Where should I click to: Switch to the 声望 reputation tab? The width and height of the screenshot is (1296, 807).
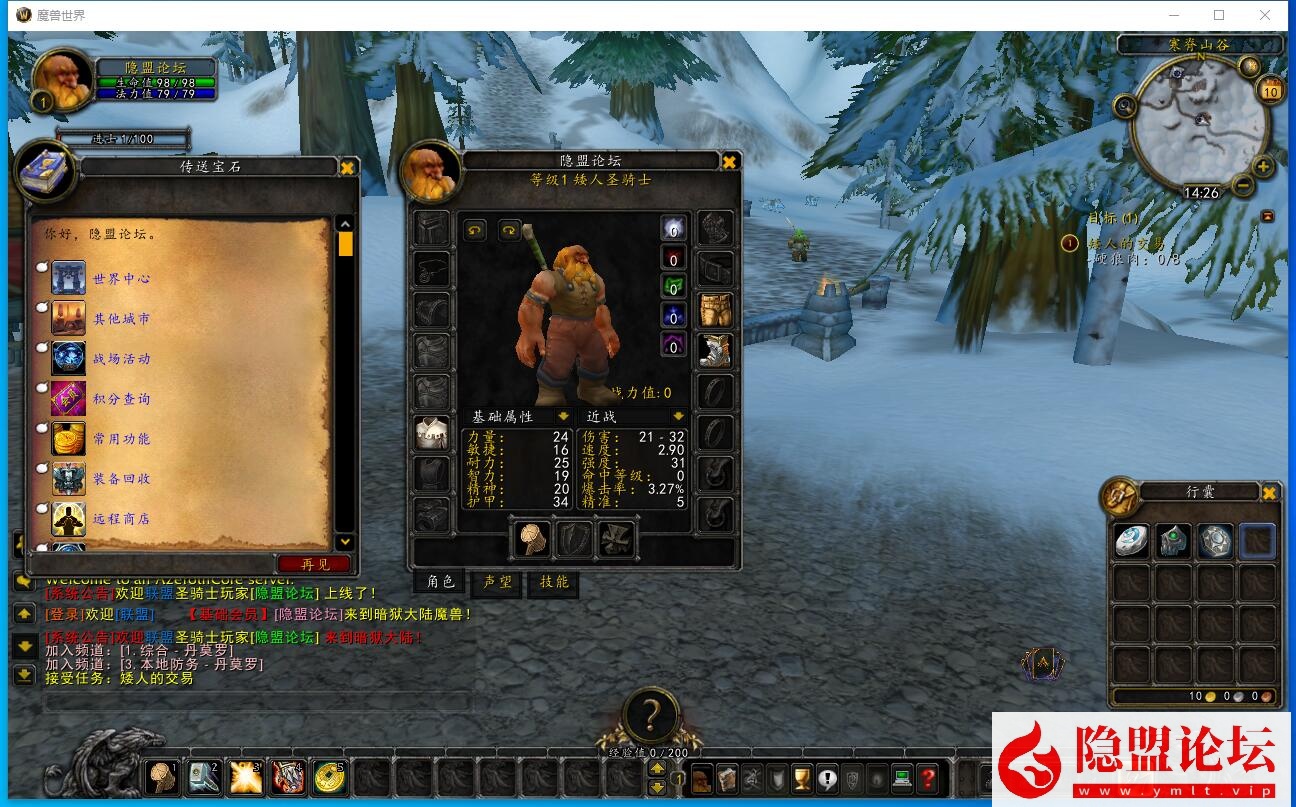click(497, 582)
